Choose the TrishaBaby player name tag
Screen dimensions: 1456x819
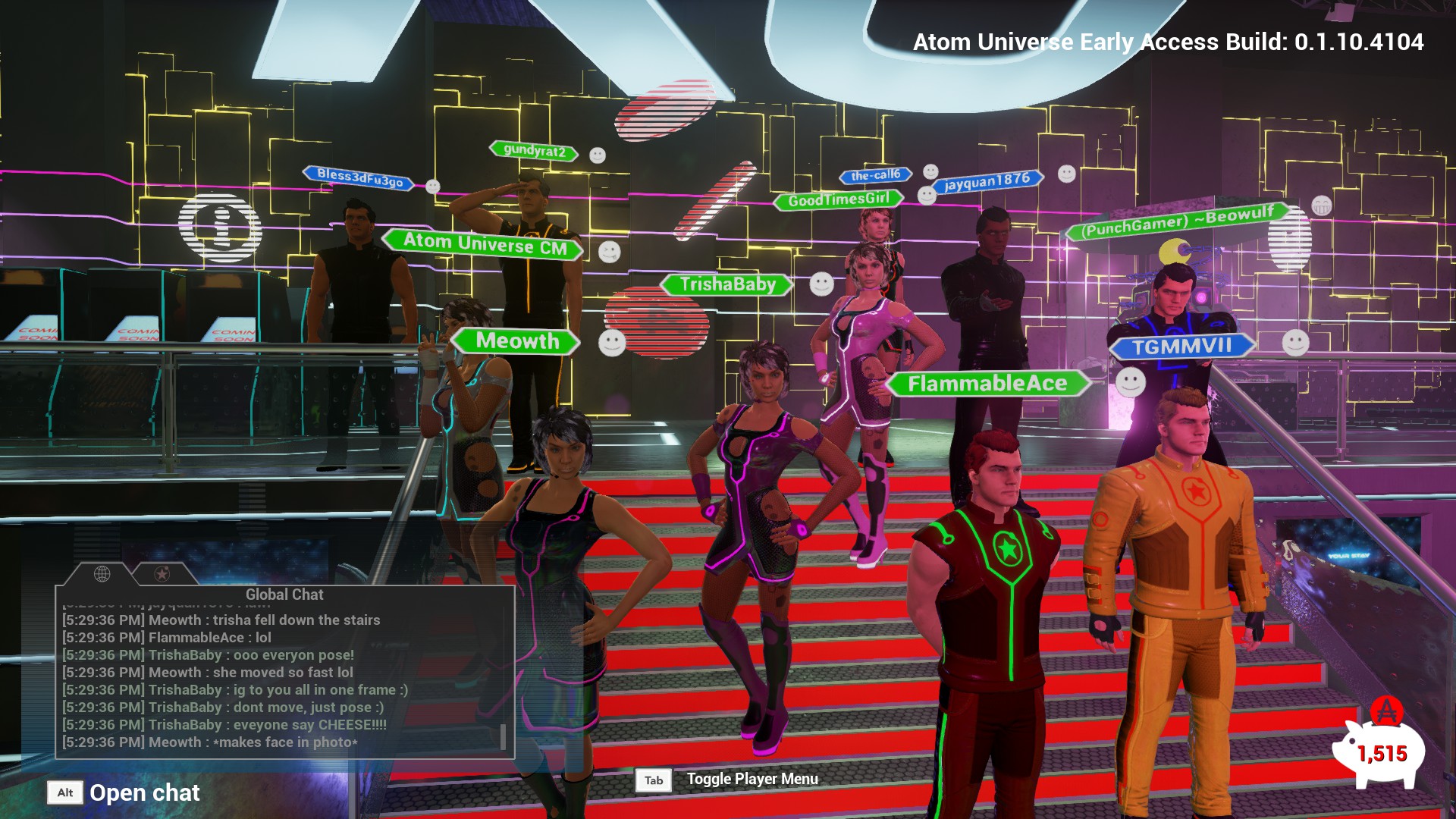tap(727, 284)
